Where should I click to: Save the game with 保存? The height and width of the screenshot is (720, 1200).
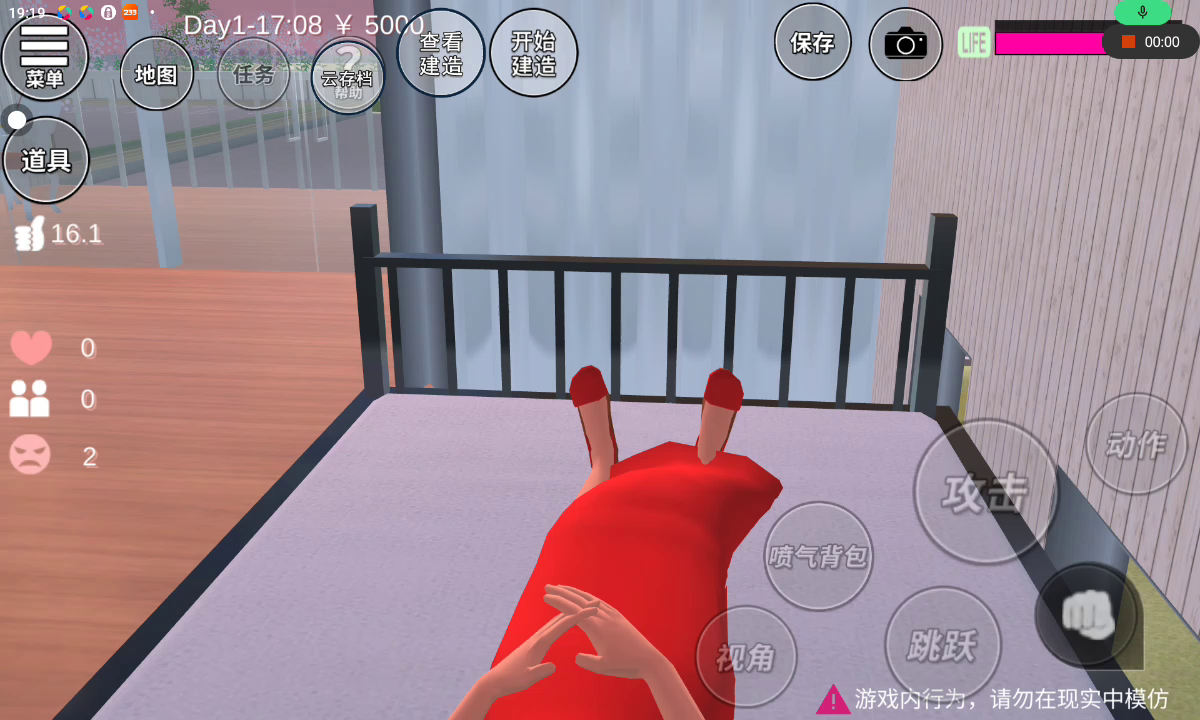(x=812, y=43)
